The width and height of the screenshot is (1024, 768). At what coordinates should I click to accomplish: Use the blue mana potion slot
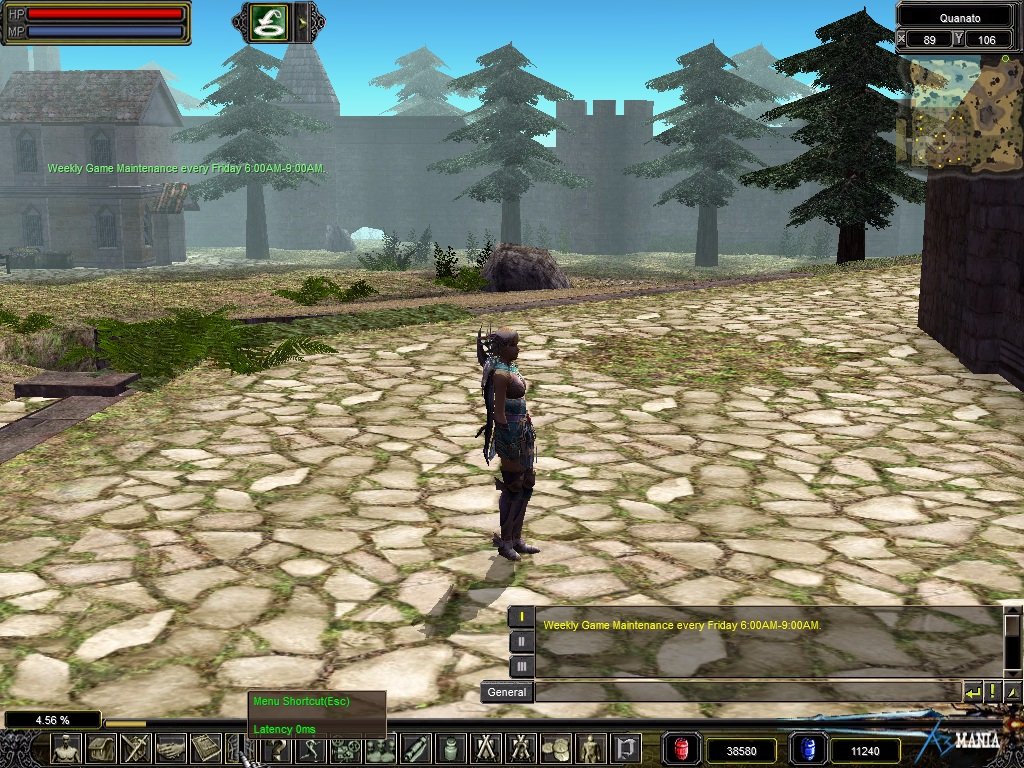(807, 749)
